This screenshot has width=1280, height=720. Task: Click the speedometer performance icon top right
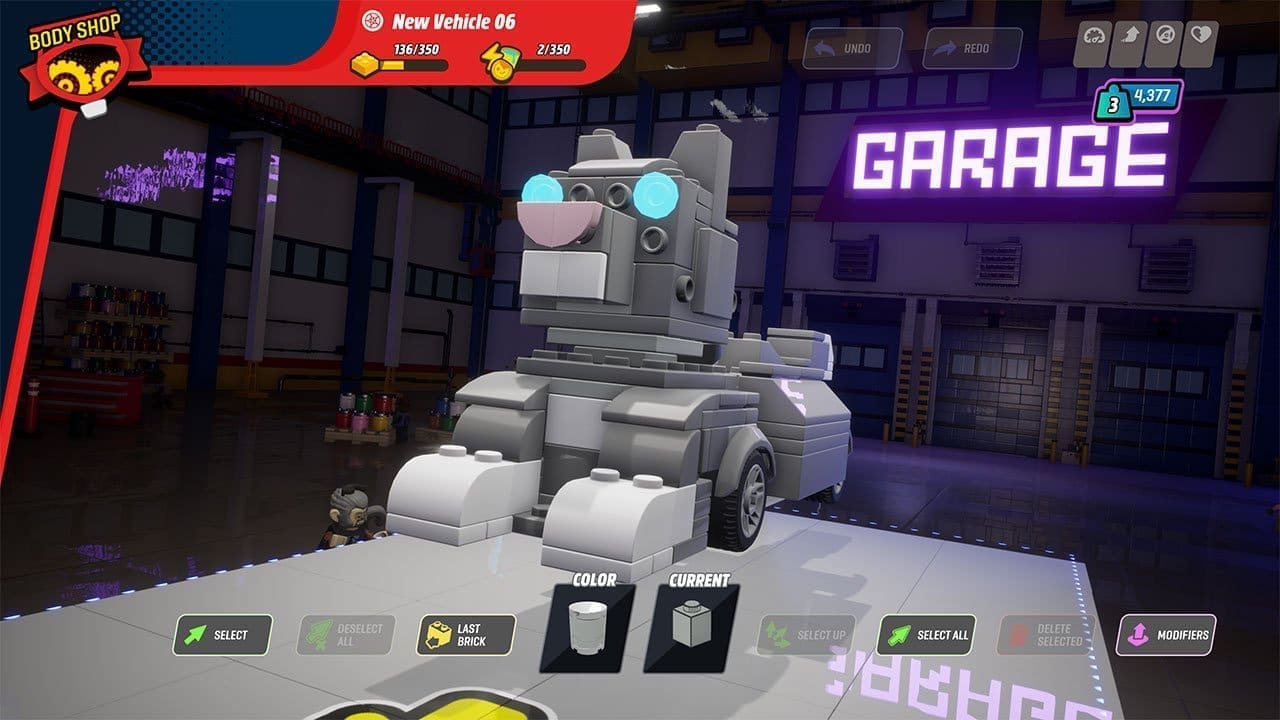pyautogui.click(x=1094, y=34)
